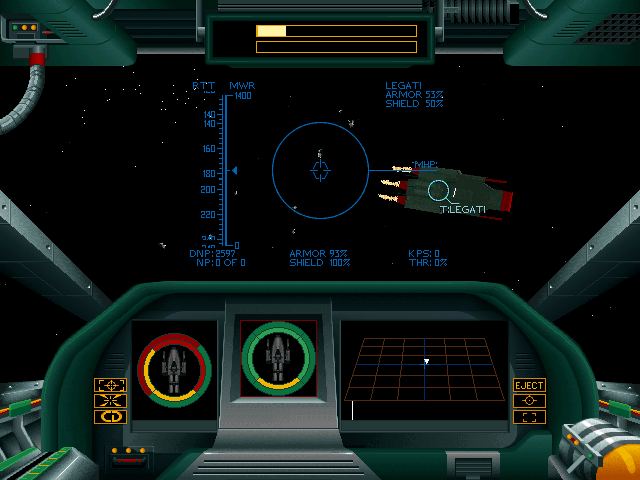Image resolution: width=640 pixels, height=480 pixels.
Task: Toggle the CD button
Action: point(110,417)
